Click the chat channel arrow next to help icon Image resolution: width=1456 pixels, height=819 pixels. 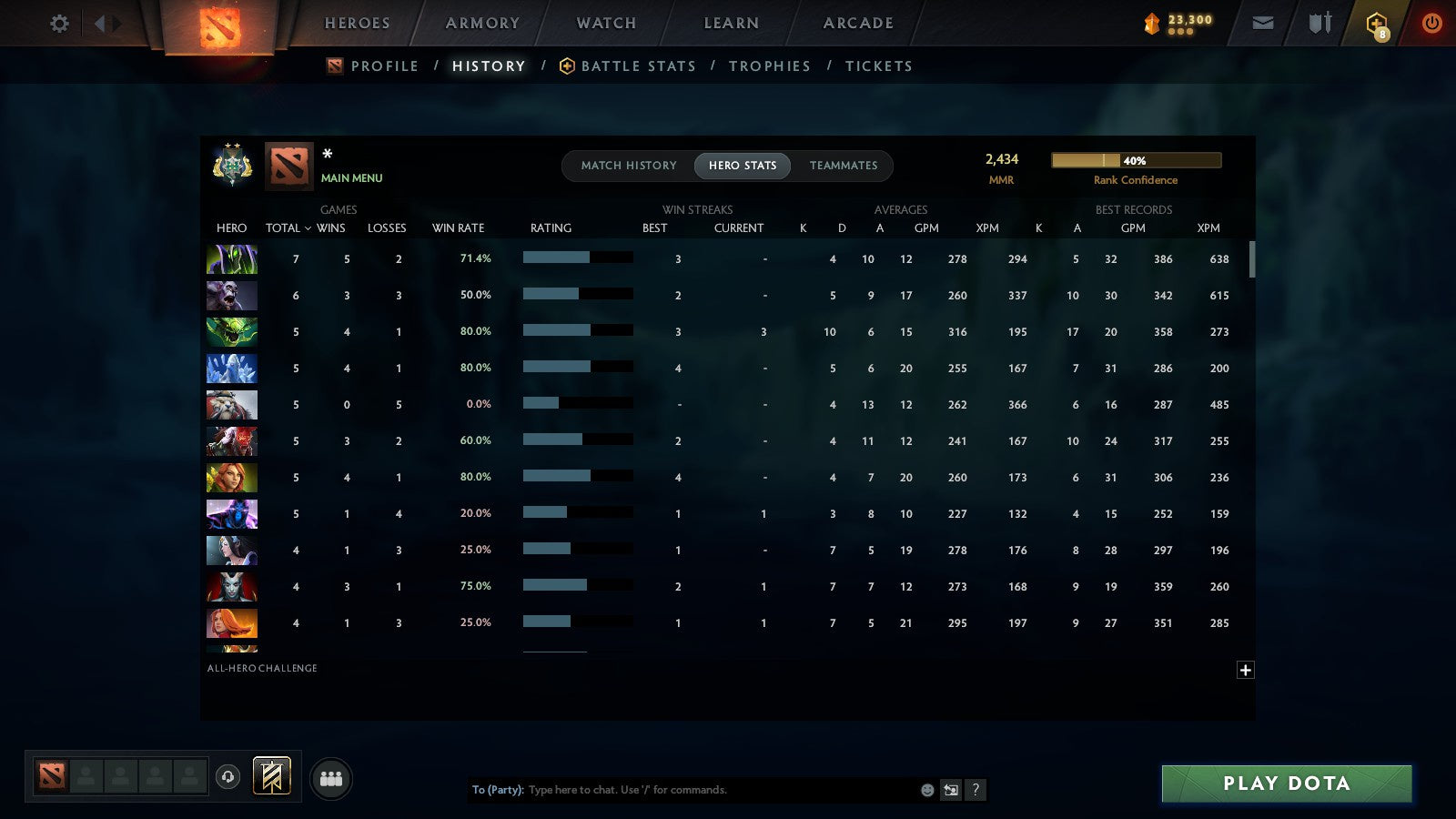tap(950, 790)
